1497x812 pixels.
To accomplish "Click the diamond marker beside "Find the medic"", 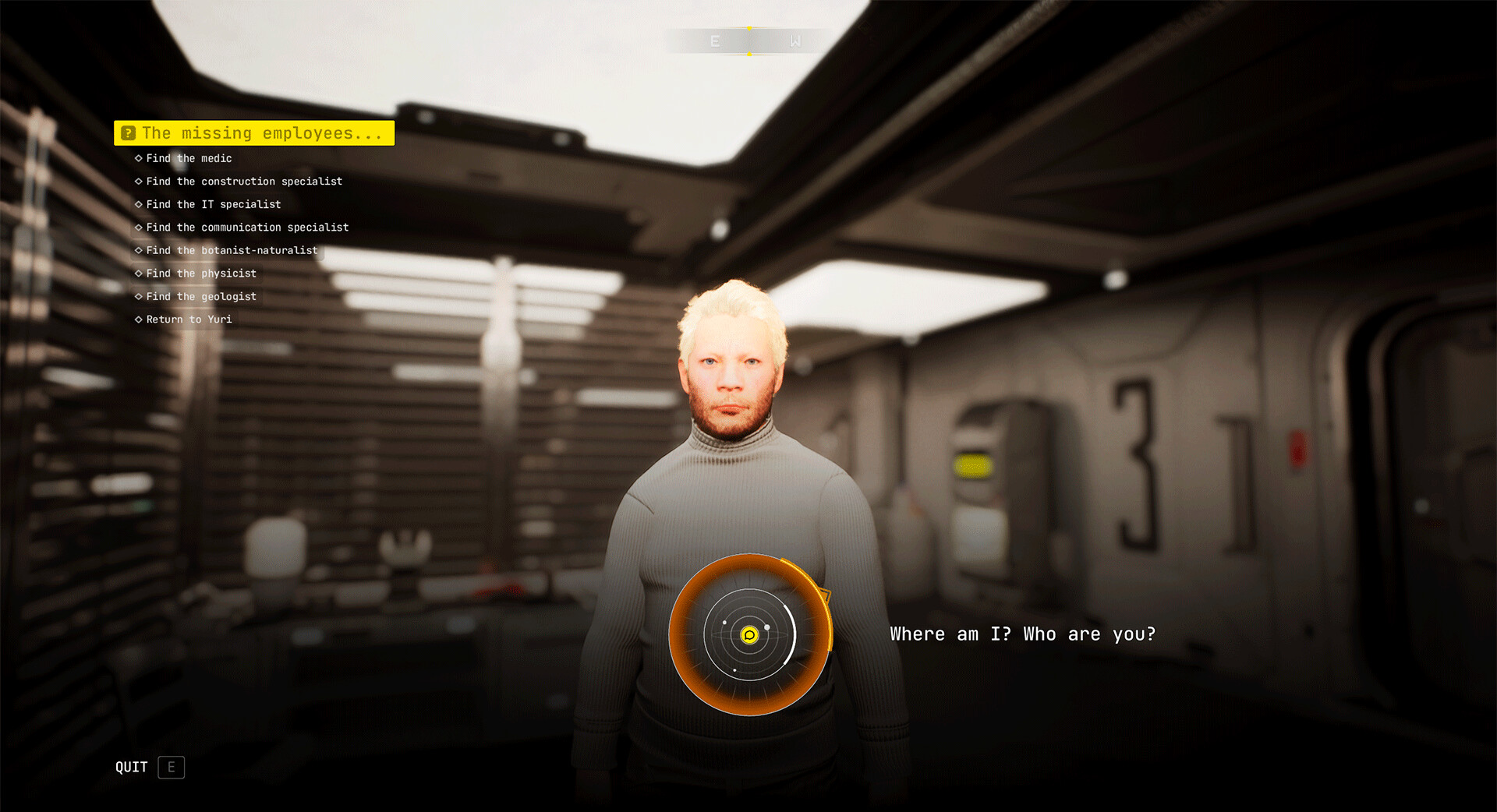I will click(138, 158).
